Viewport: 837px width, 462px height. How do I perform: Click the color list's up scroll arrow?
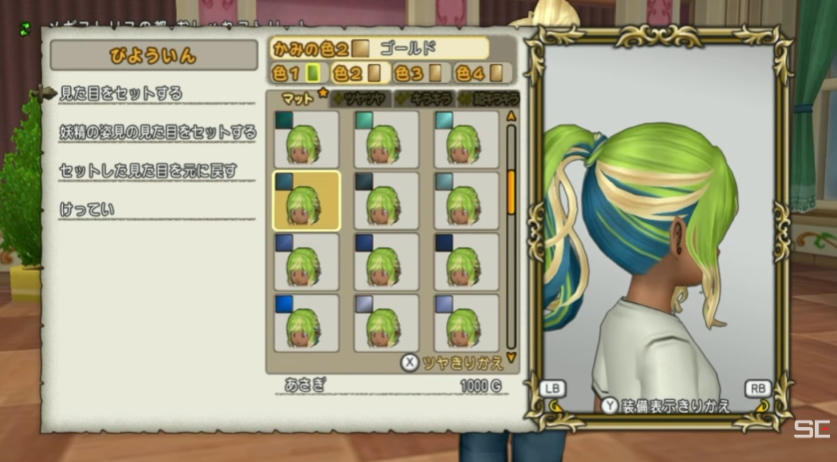(512, 116)
